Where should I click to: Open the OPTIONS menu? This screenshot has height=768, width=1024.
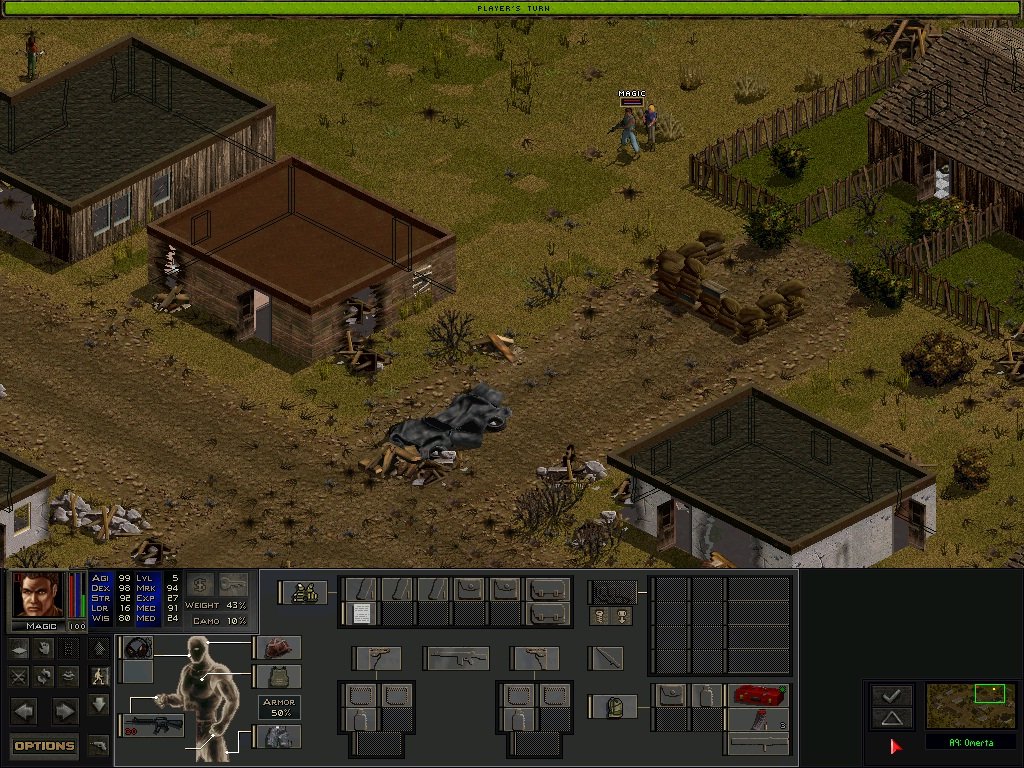[44, 746]
